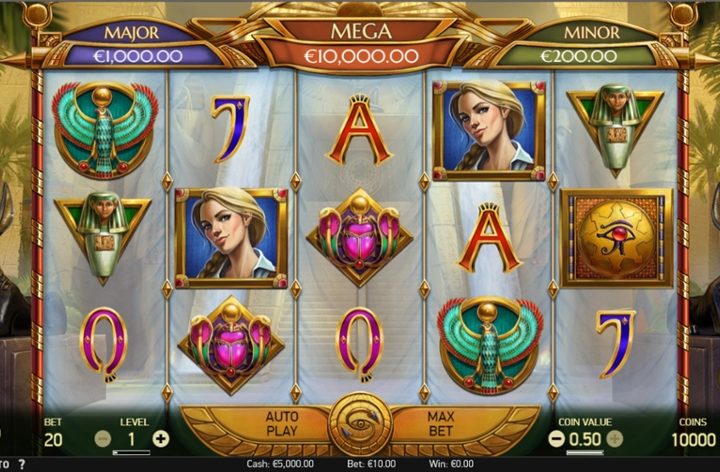Decrease the bet level

(103, 438)
